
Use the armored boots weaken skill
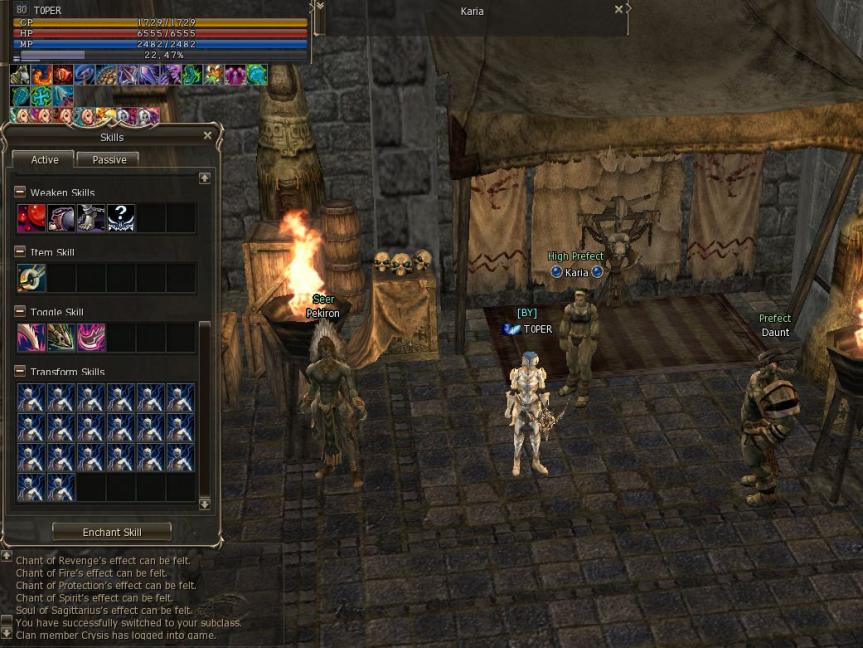pos(91,218)
